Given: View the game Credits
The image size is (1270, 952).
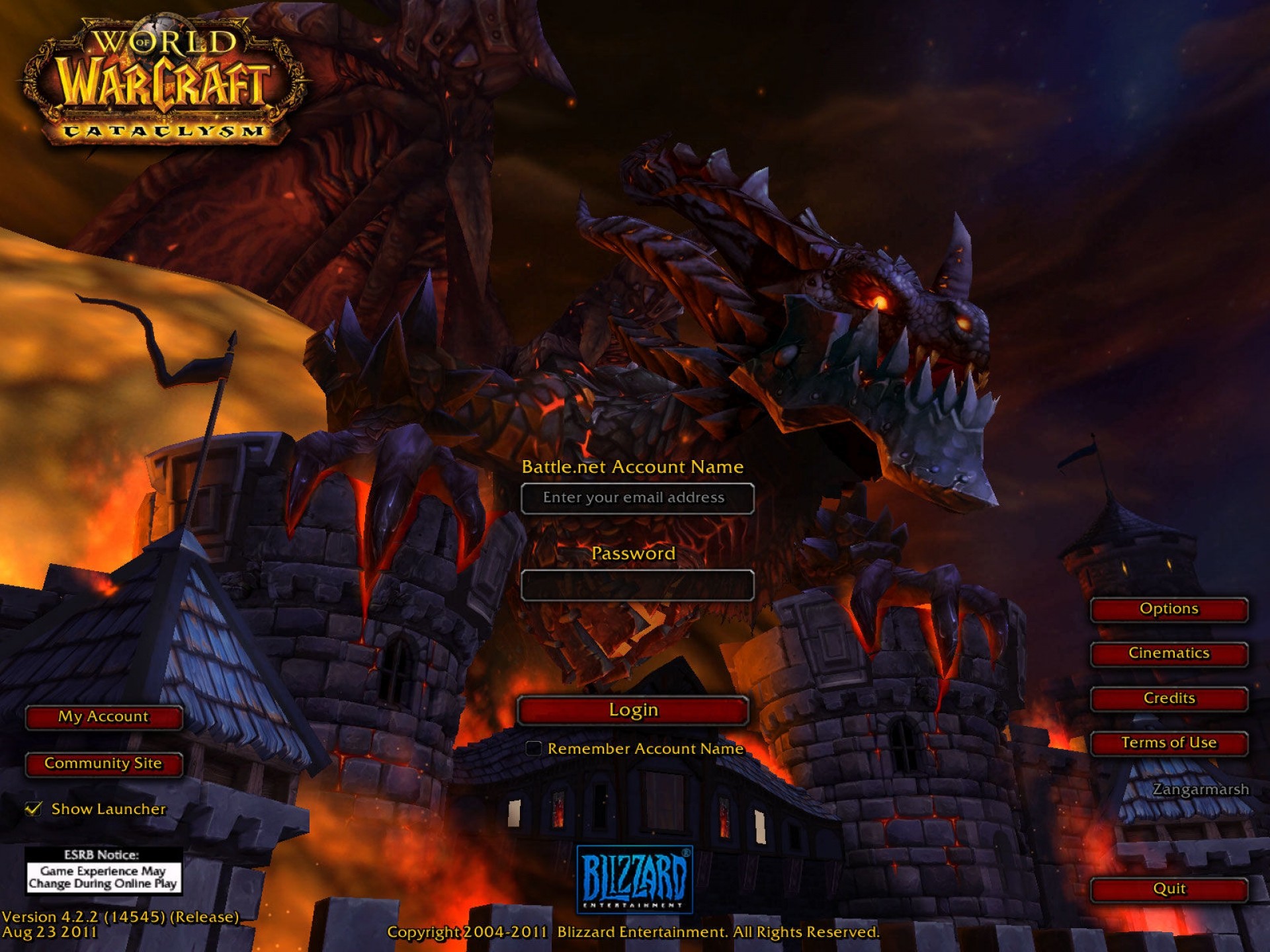Looking at the screenshot, I should click(1169, 699).
